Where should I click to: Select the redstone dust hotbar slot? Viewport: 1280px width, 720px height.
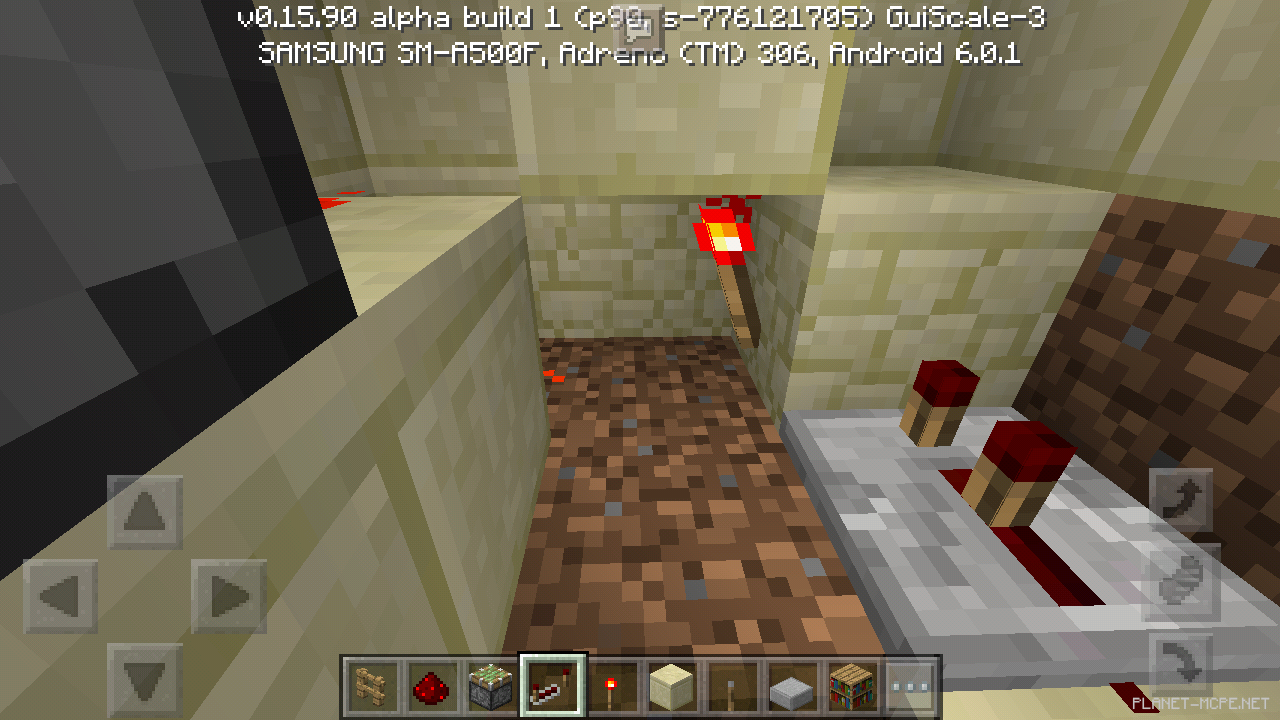(x=431, y=686)
